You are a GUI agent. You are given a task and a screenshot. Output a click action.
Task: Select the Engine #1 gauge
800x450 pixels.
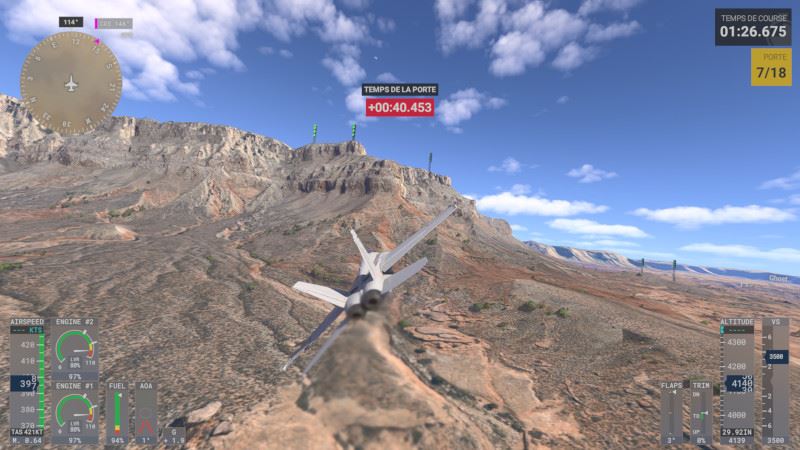coord(75,412)
